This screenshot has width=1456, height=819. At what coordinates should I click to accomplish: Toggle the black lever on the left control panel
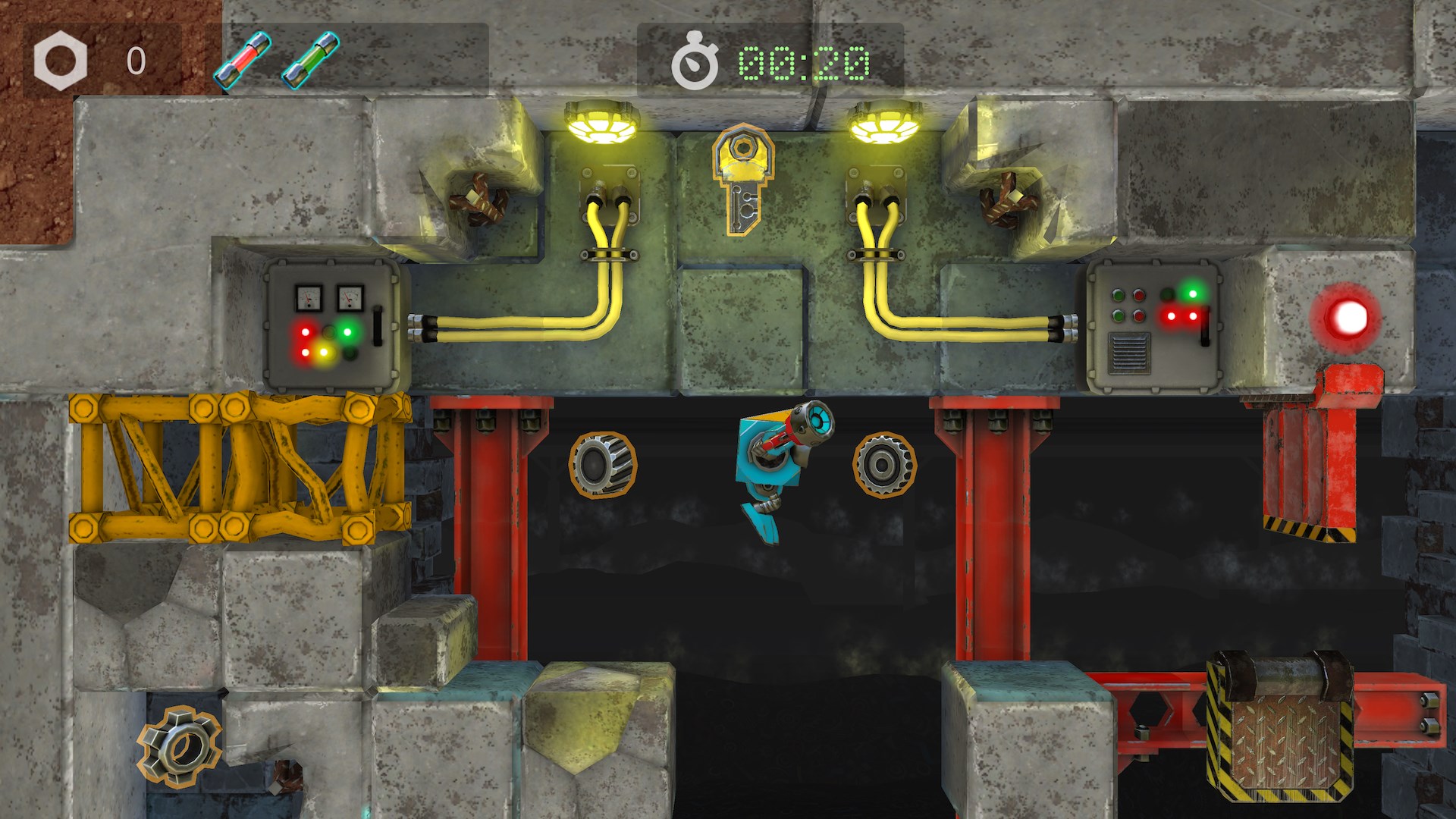pyautogui.click(x=377, y=326)
